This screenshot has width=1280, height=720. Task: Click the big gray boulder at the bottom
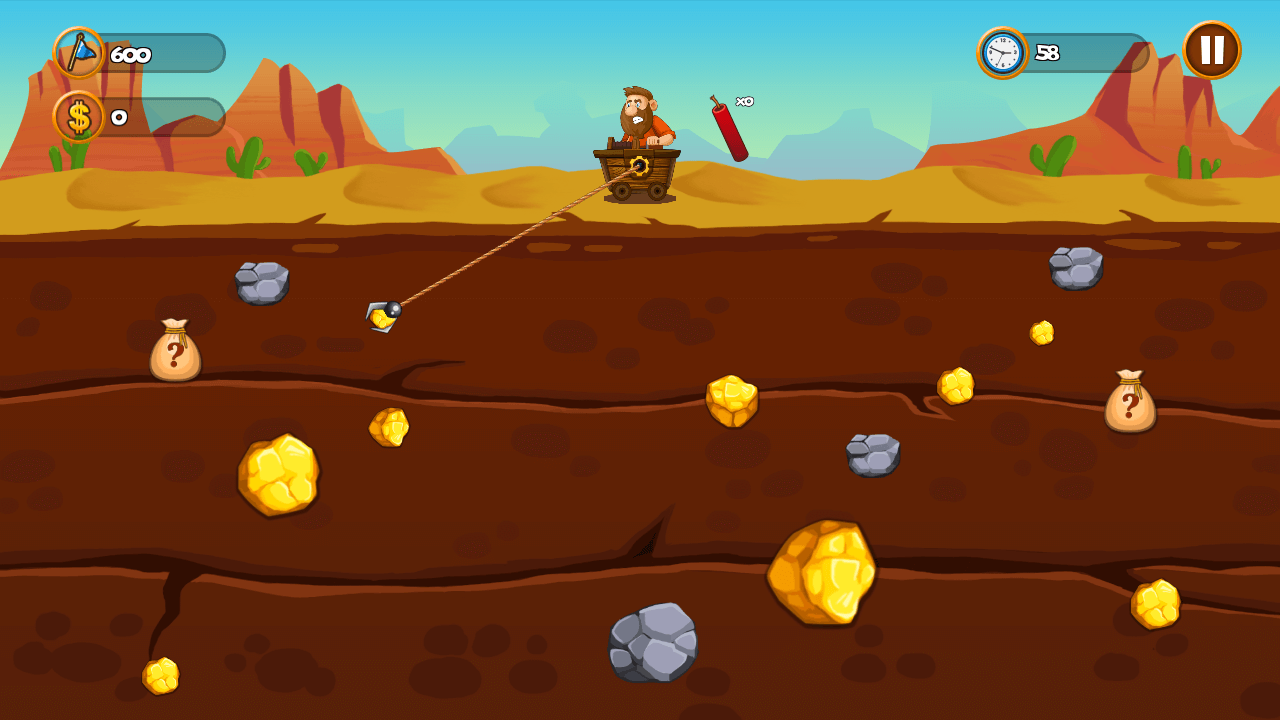point(652,642)
